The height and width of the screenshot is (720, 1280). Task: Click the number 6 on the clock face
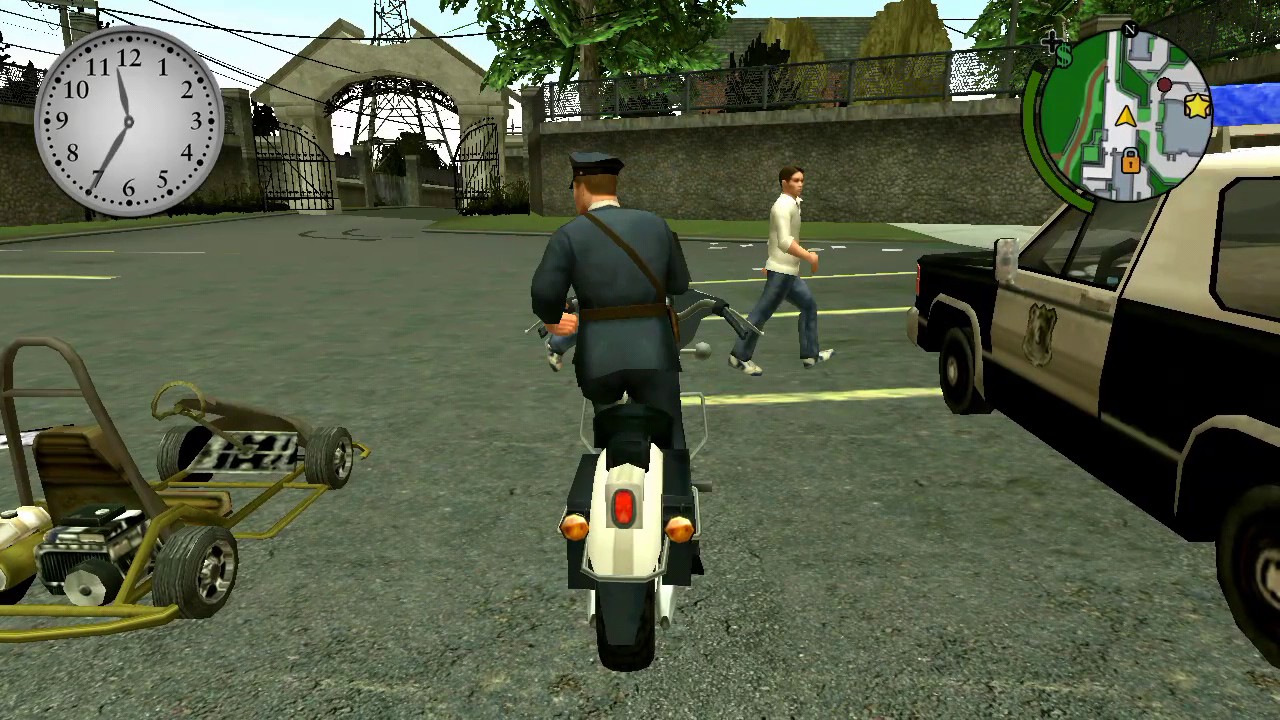coord(127,187)
